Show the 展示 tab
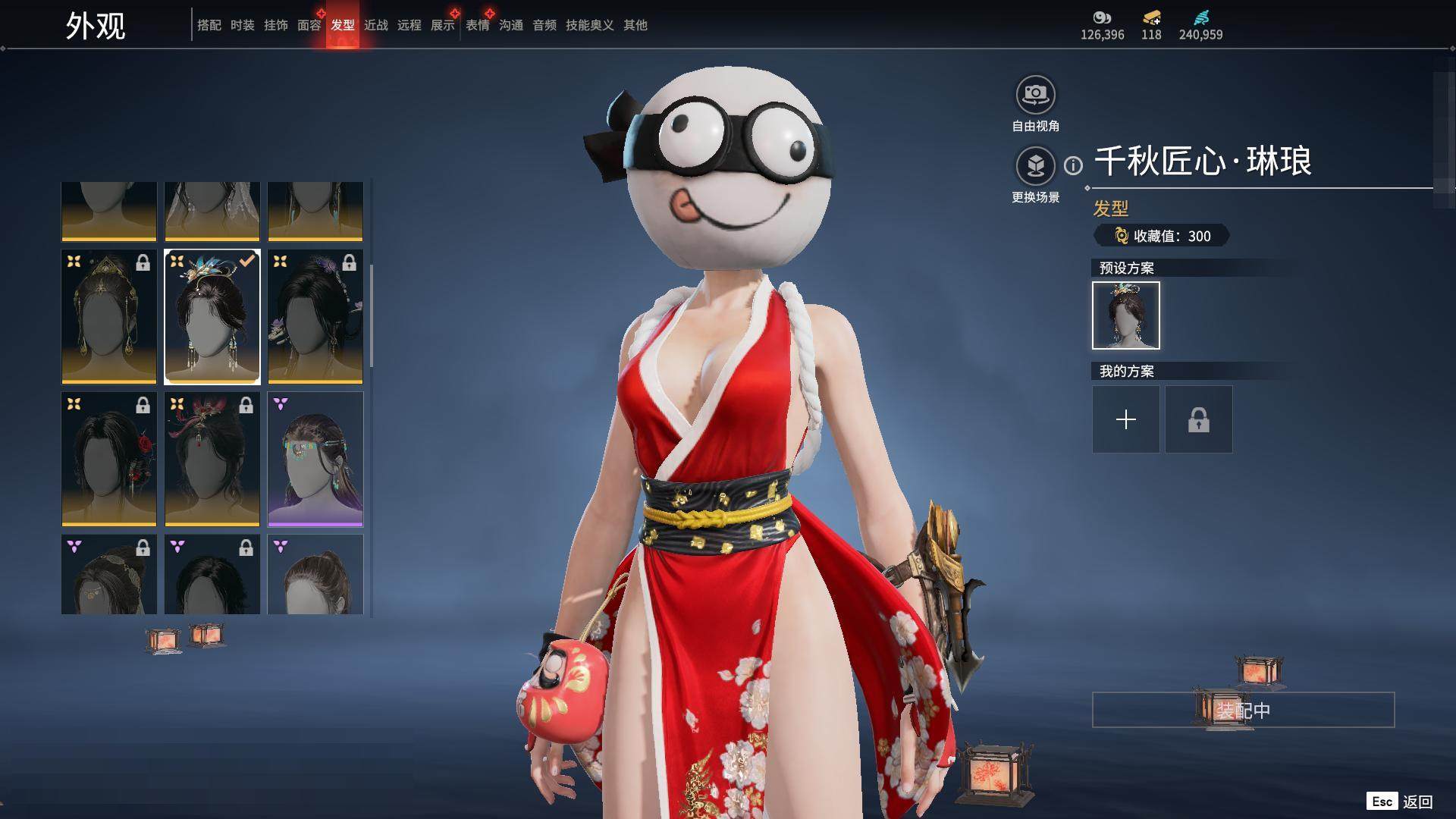The image size is (1456, 819). click(442, 25)
